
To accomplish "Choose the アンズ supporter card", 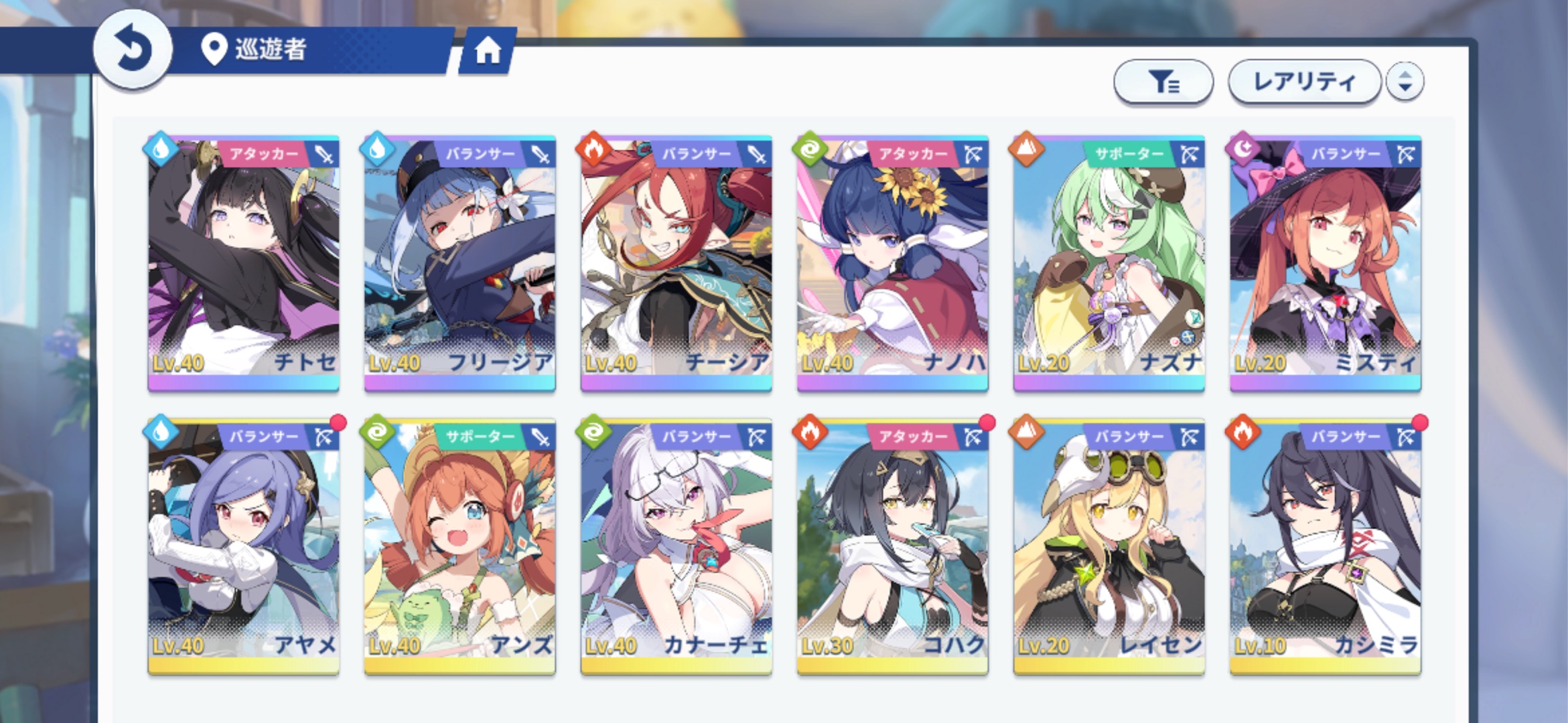I will (x=460, y=546).
